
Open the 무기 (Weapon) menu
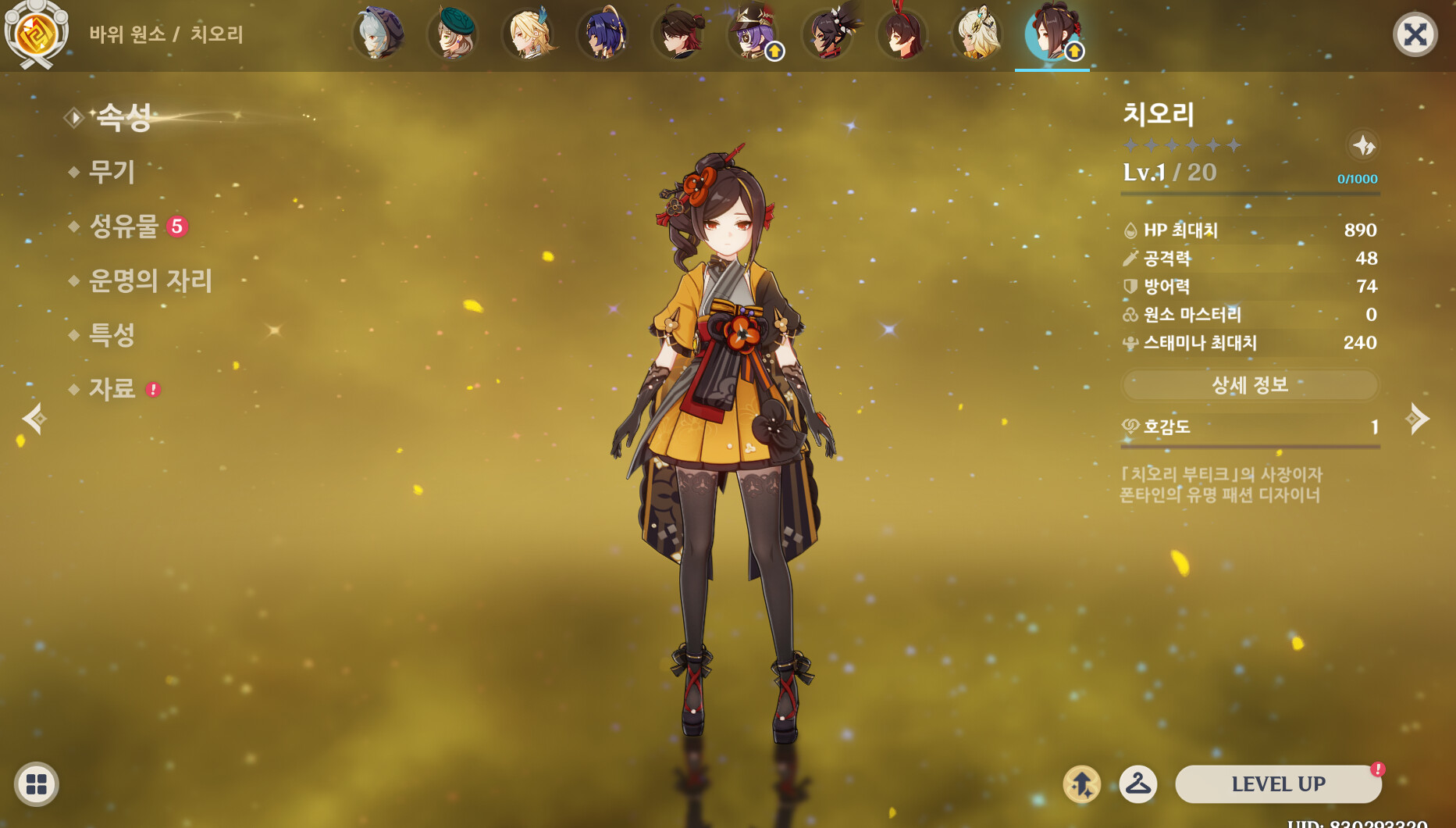[112, 172]
